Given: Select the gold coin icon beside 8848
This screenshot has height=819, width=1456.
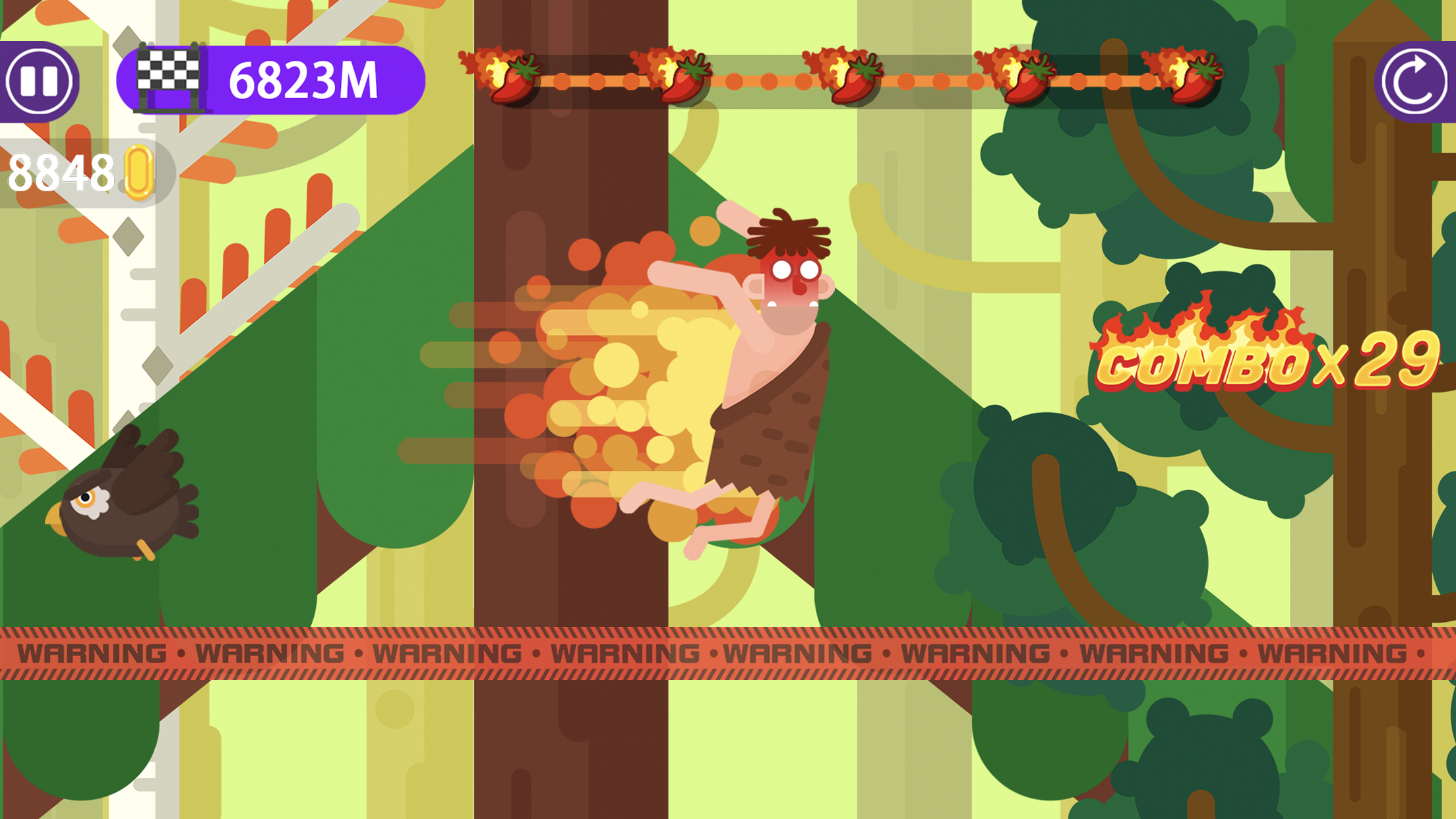Looking at the screenshot, I should 137,170.
